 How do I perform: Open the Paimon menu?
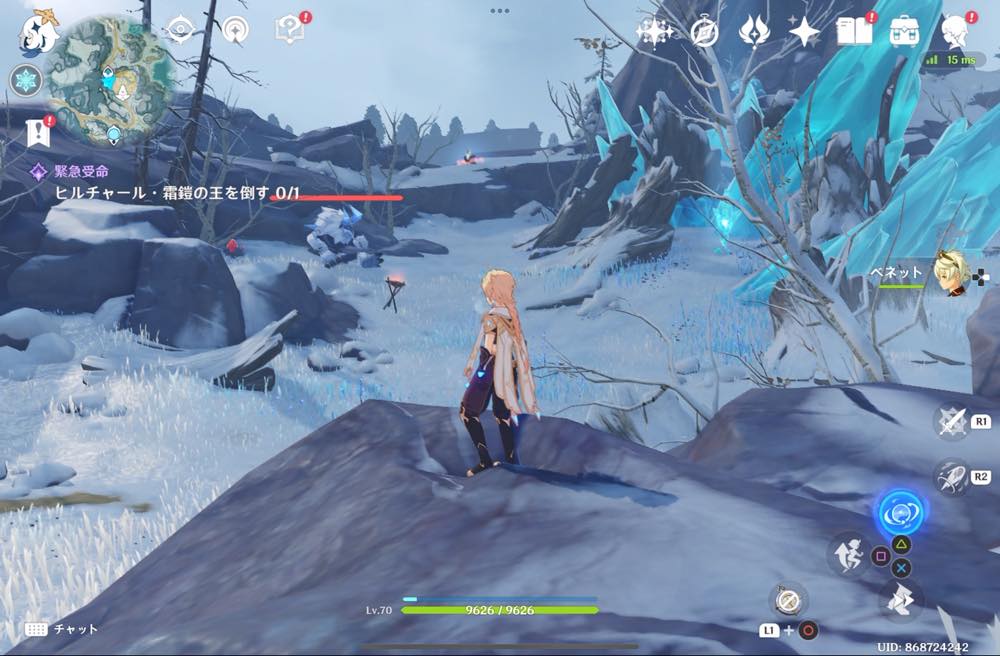(40, 33)
